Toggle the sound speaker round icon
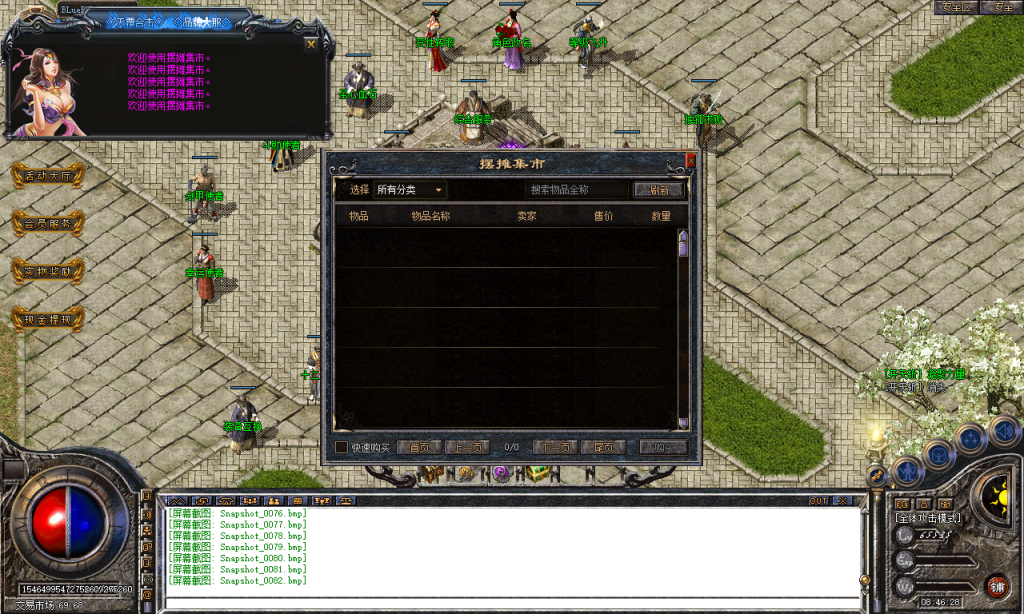The width and height of the screenshot is (1024, 614). point(1003,431)
